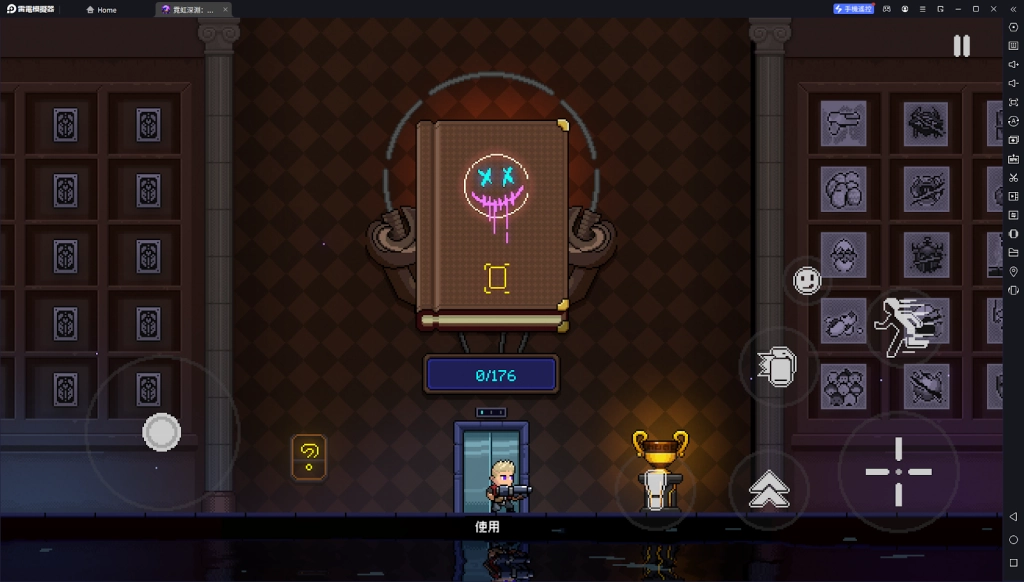
Task: Tap the virtual joystick knob
Action: point(161,432)
